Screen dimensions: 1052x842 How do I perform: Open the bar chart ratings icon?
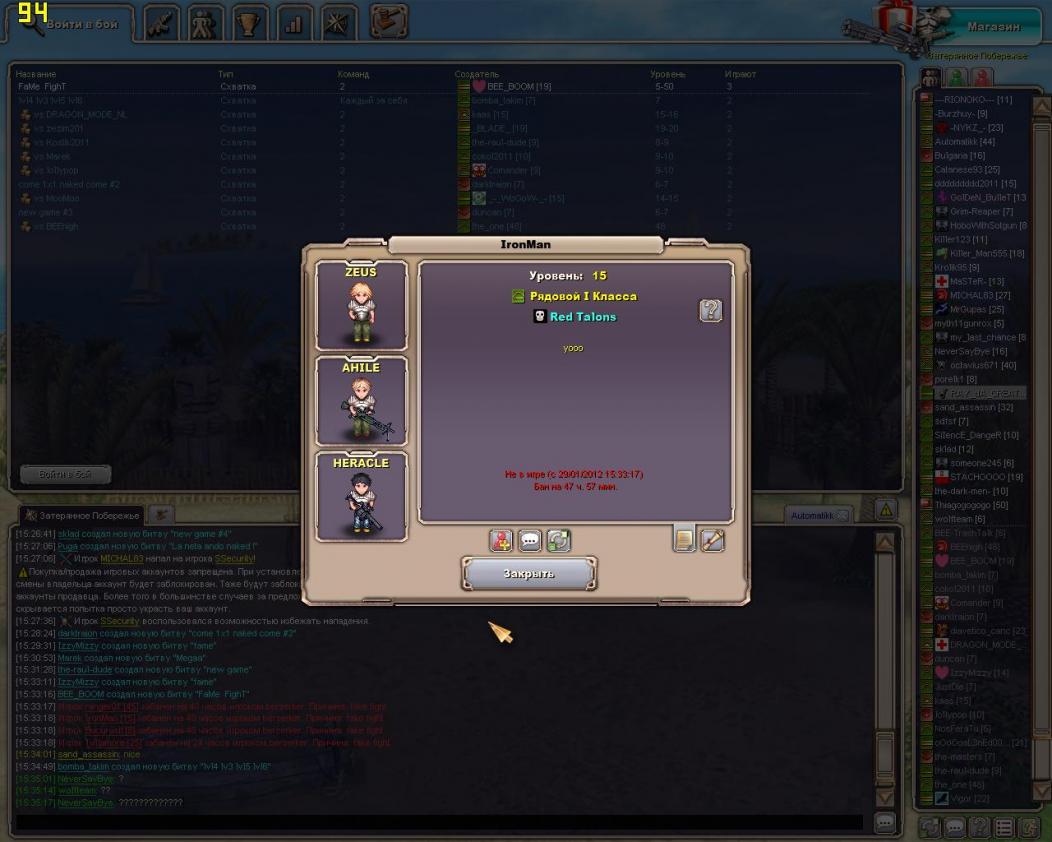[295, 23]
